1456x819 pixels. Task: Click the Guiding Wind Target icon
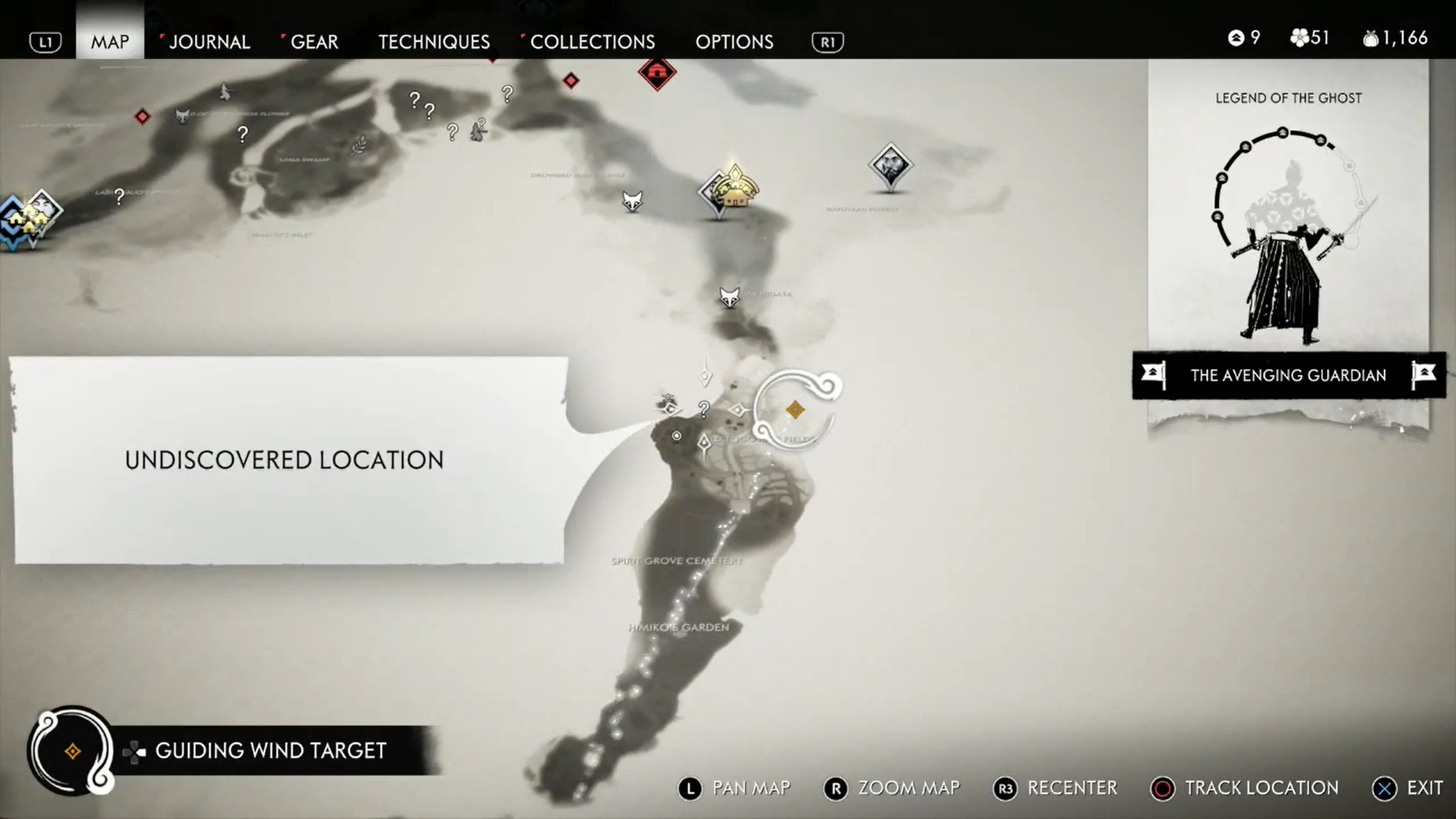tap(73, 751)
